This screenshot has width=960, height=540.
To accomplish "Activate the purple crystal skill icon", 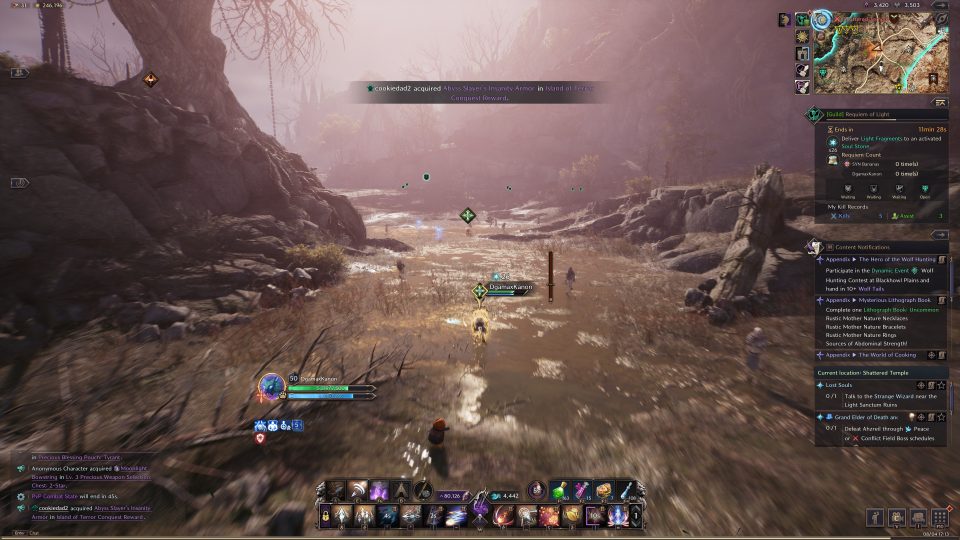I will point(380,491).
